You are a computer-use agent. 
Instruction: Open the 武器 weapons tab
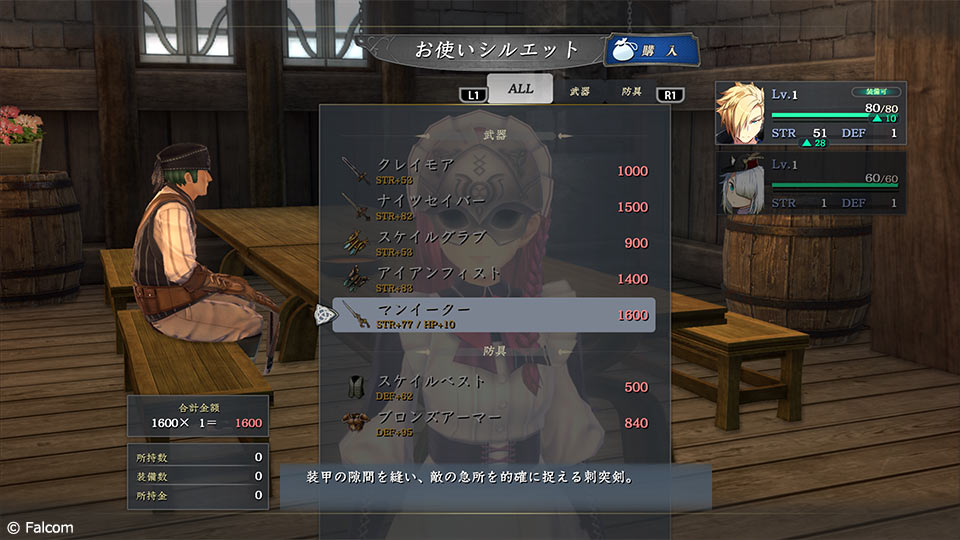pos(580,90)
